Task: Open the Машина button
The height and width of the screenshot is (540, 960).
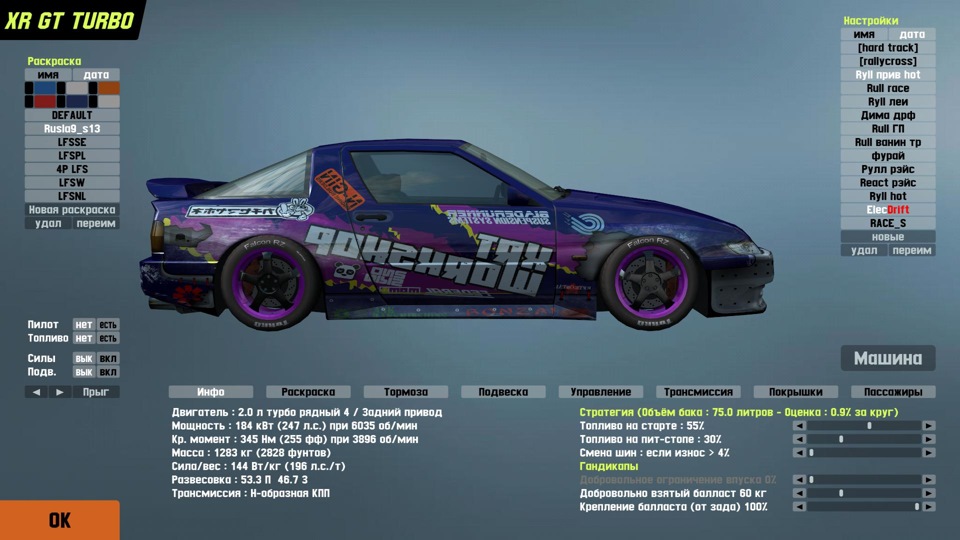Action: [x=888, y=359]
